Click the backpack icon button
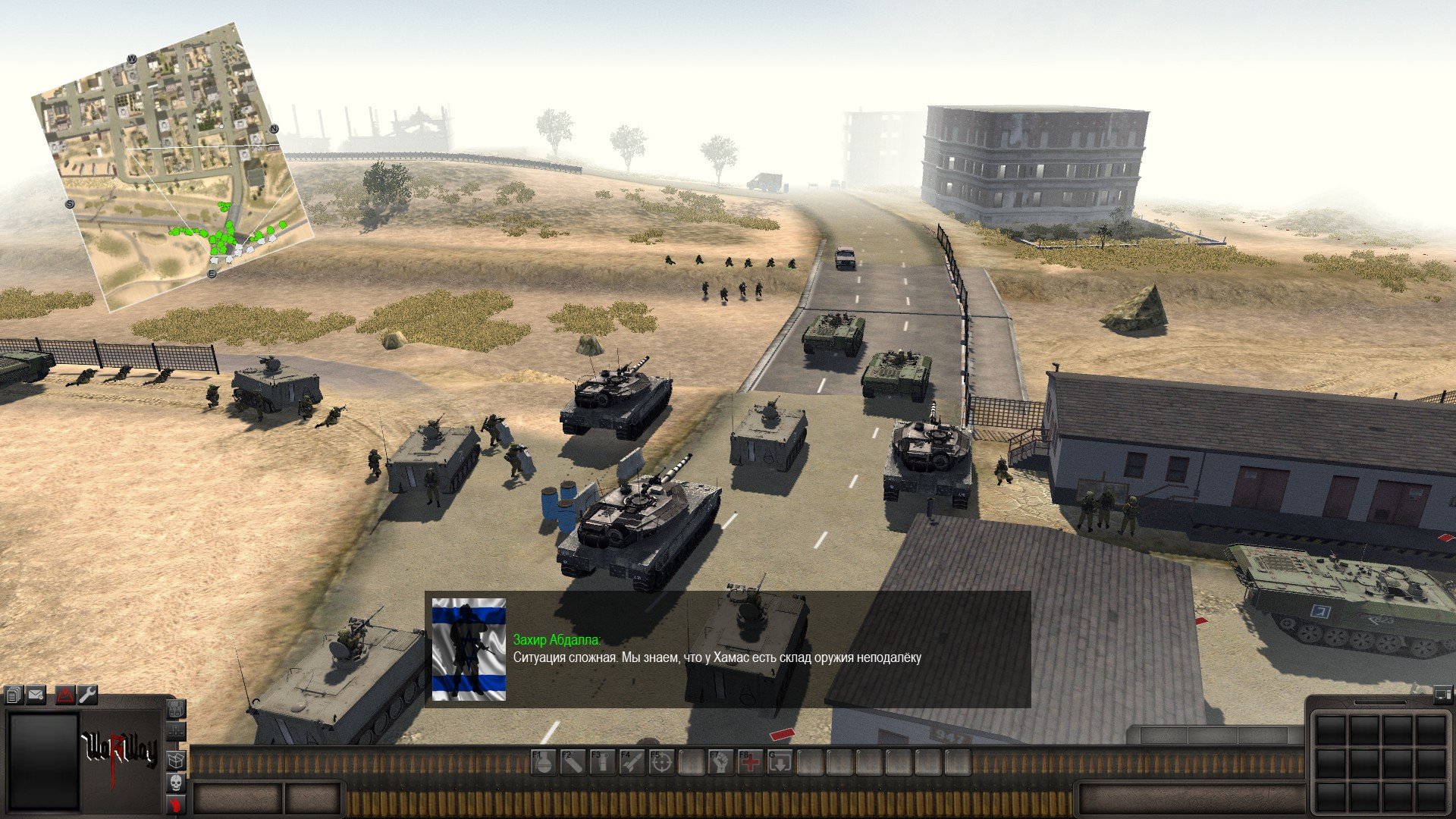Image resolution: width=1456 pixels, height=819 pixels. click(x=176, y=711)
